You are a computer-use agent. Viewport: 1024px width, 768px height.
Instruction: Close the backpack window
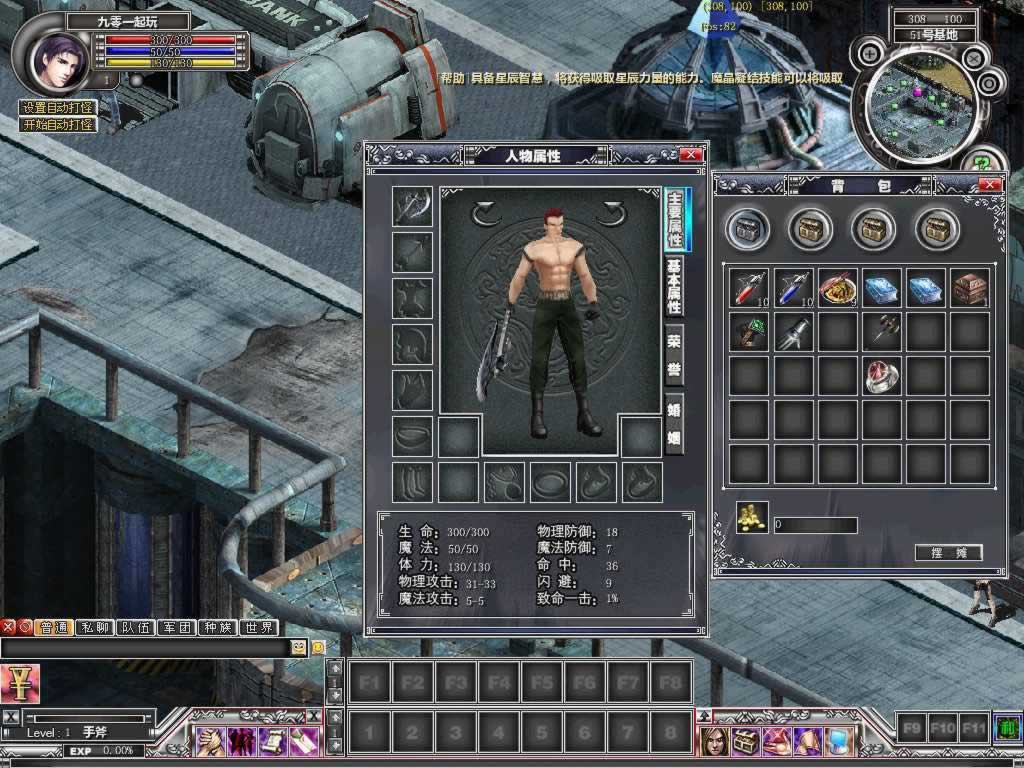990,185
